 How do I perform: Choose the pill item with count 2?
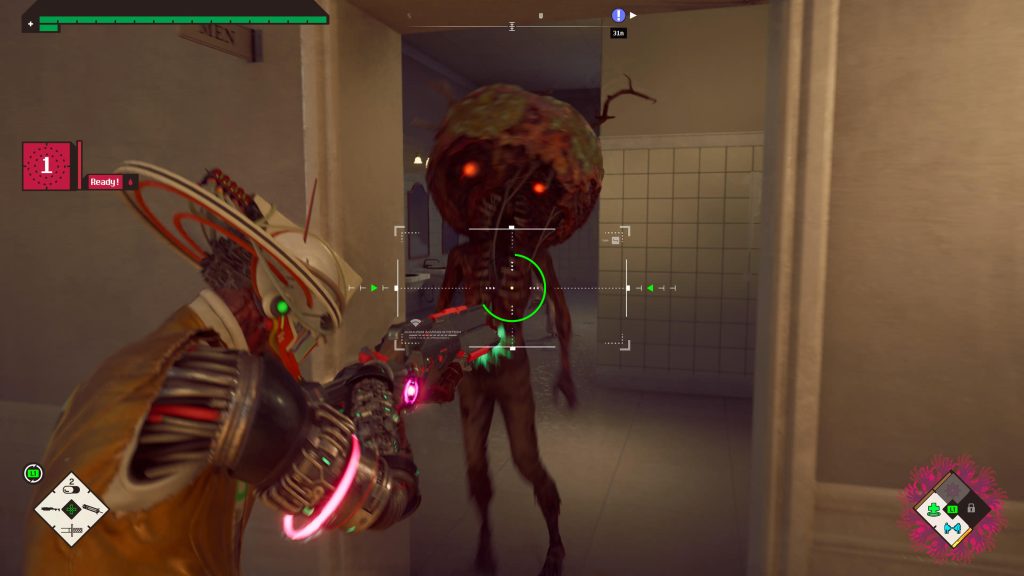coord(72,490)
